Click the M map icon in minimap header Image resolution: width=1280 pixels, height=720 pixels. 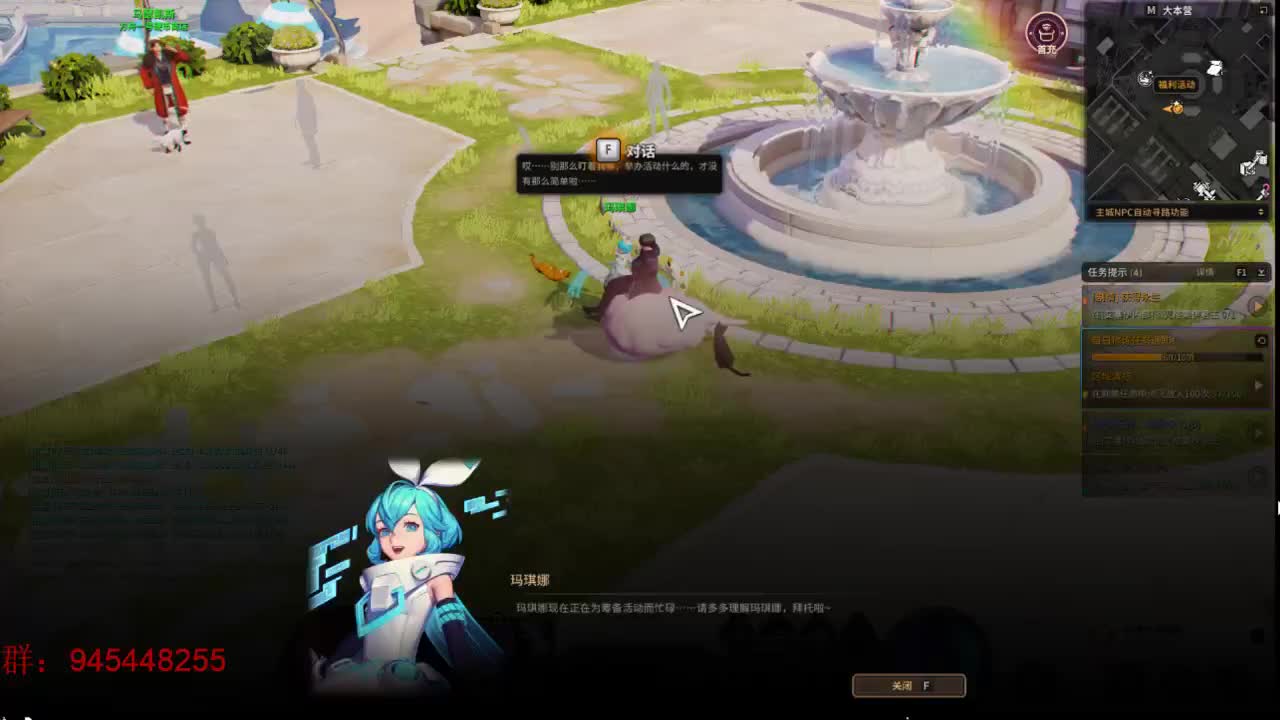(1152, 10)
